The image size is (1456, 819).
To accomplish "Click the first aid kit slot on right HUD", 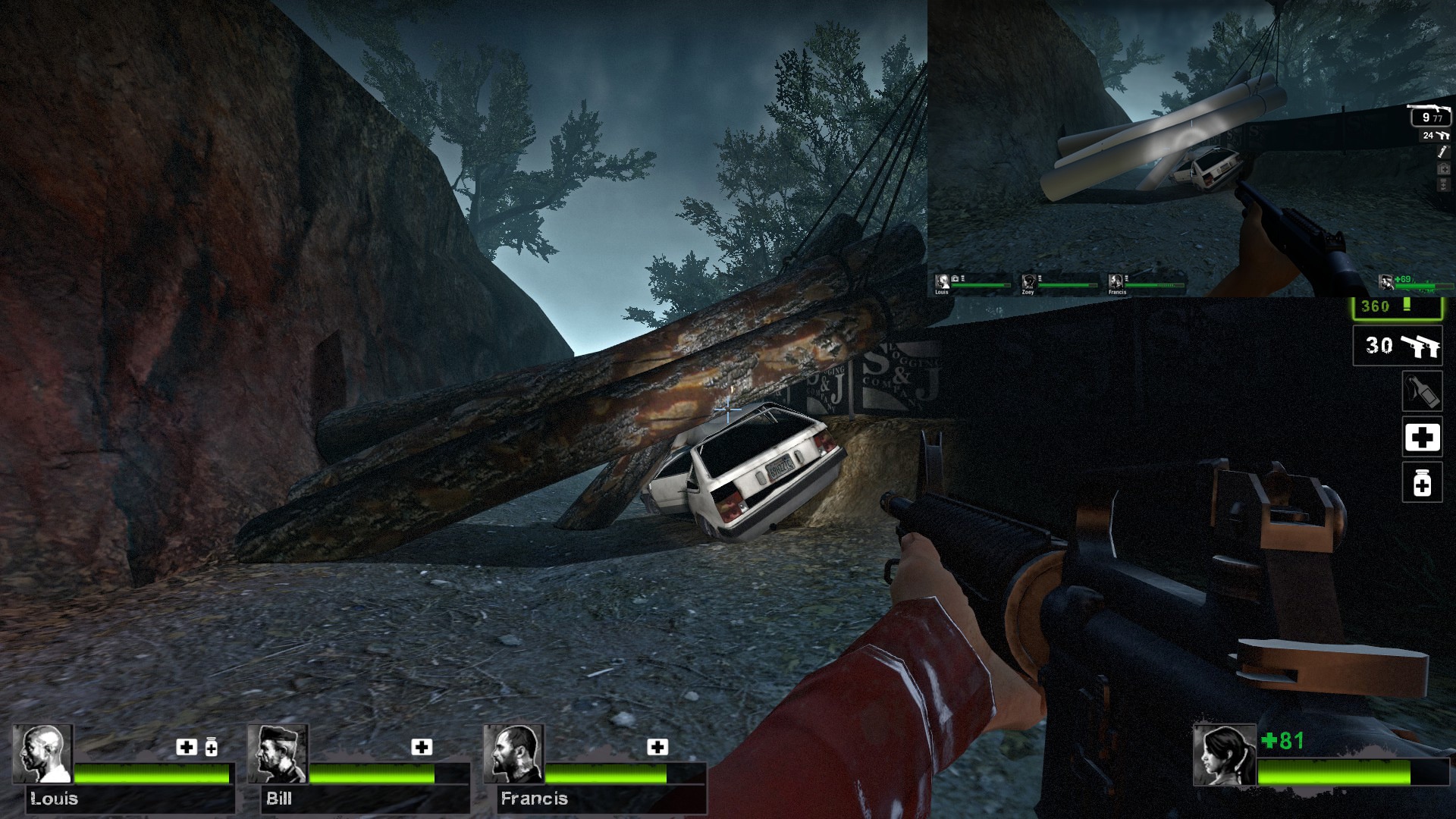I will click(x=1423, y=438).
